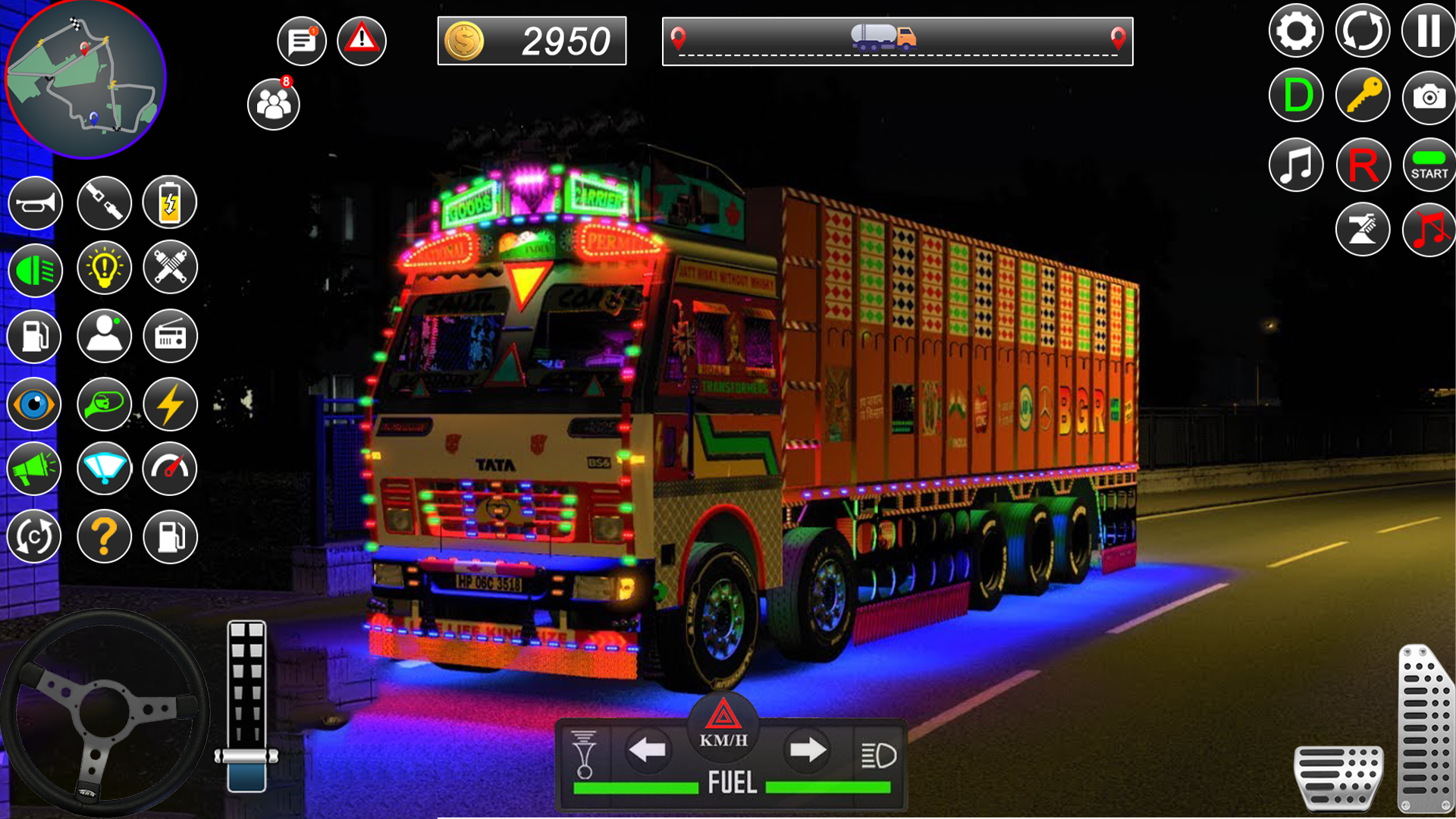Image resolution: width=1456 pixels, height=819 pixels.
Task: Take a screenshot with the camera icon
Action: coord(1429,96)
